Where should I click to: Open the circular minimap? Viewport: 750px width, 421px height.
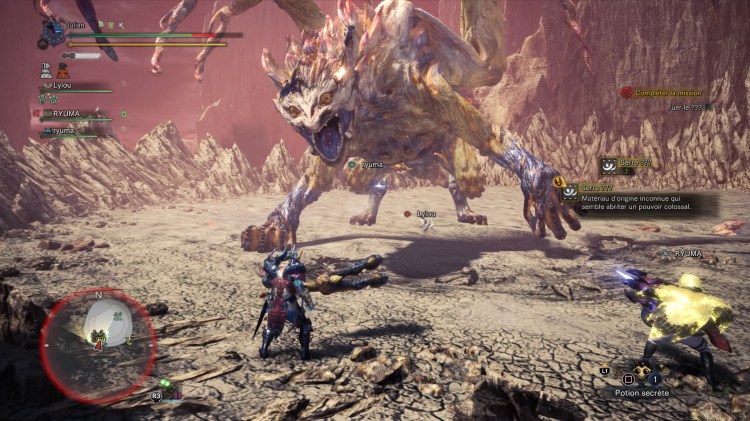click(x=97, y=332)
